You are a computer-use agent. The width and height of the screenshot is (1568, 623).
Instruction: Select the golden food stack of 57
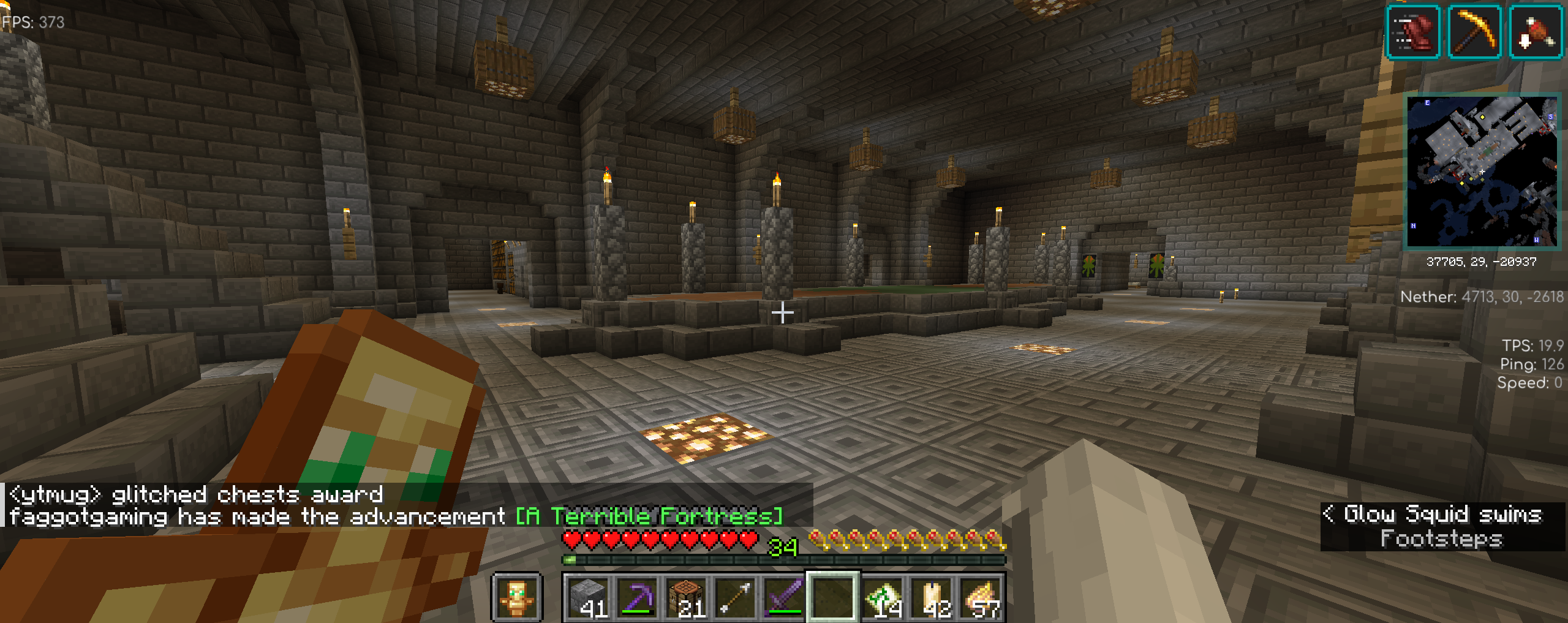pos(980,597)
